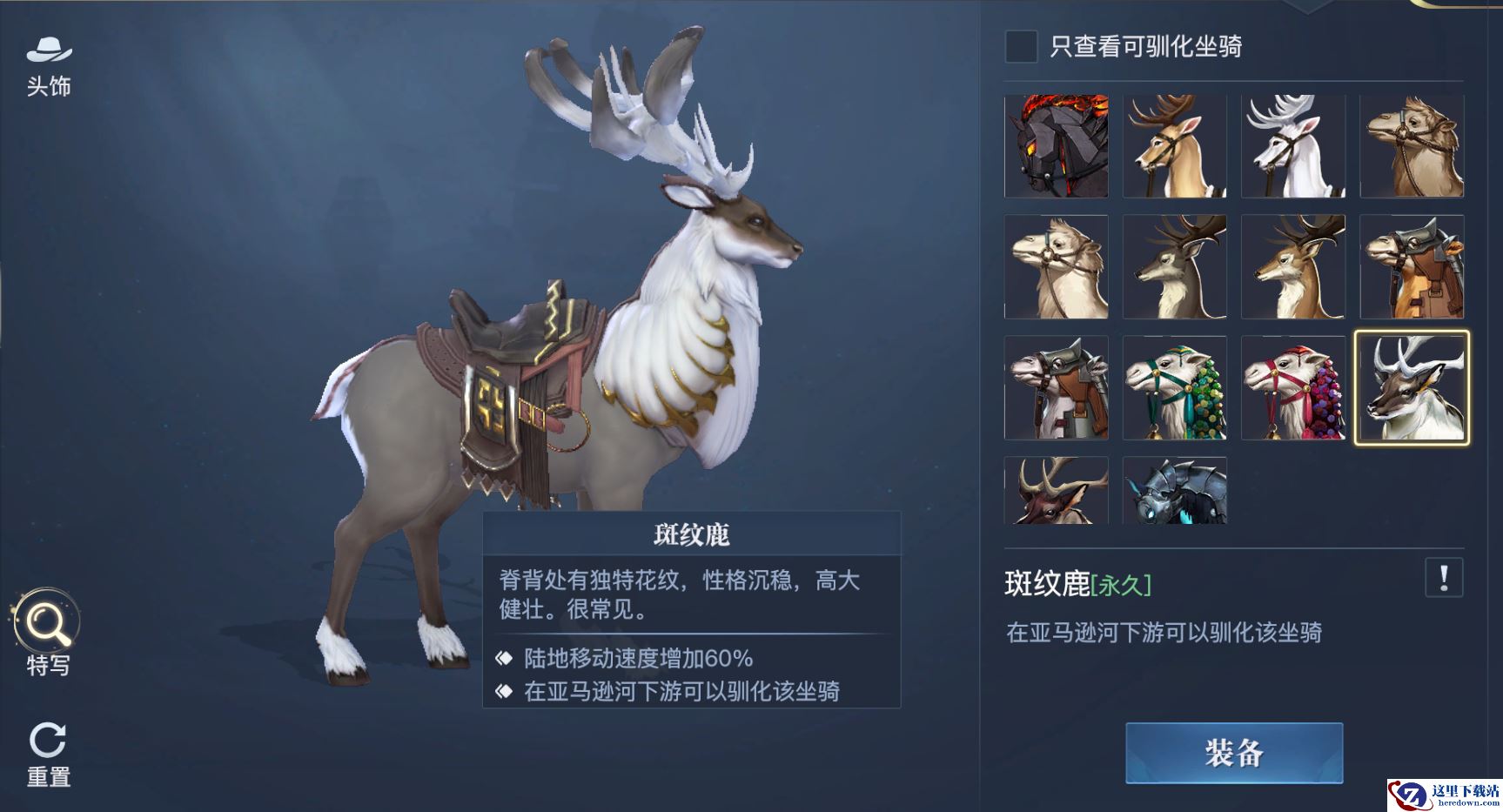The image size is (1503, 812).
Task: Toggle the 只查看可驯化坐骑 checkbox
Action: [1021, 46]
